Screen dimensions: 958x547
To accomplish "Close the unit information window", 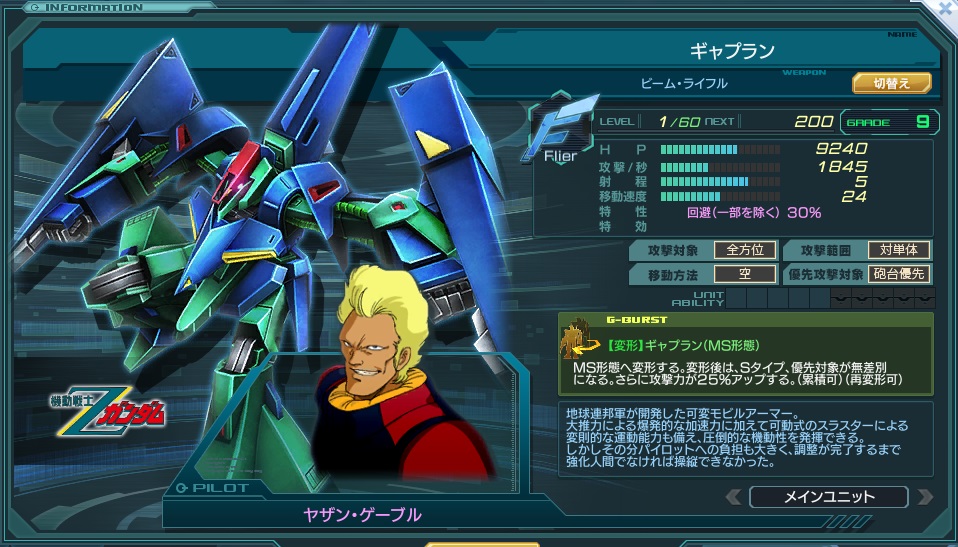I will point(944,7).
